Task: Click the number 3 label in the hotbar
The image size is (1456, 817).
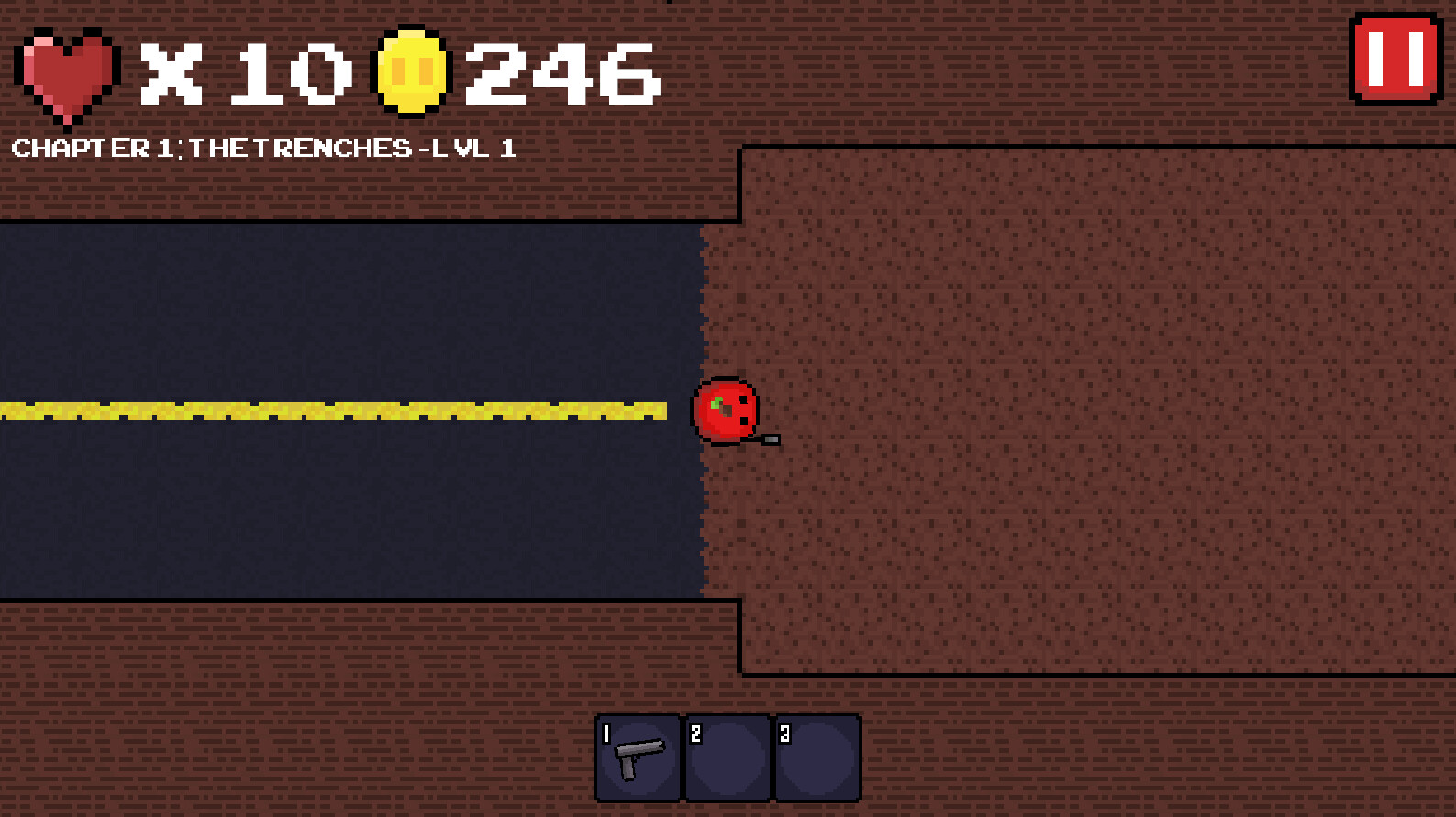Action: pos(786,732)
